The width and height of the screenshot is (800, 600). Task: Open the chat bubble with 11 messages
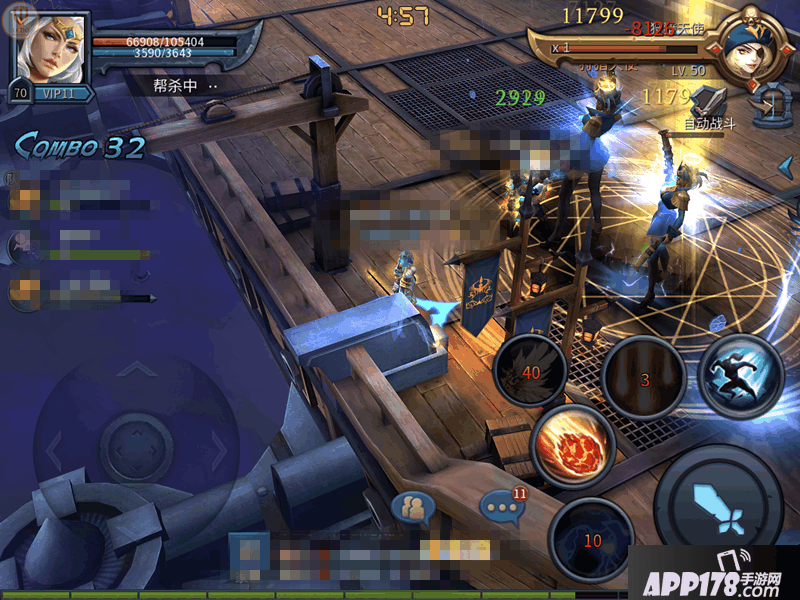tap(500, 506)
